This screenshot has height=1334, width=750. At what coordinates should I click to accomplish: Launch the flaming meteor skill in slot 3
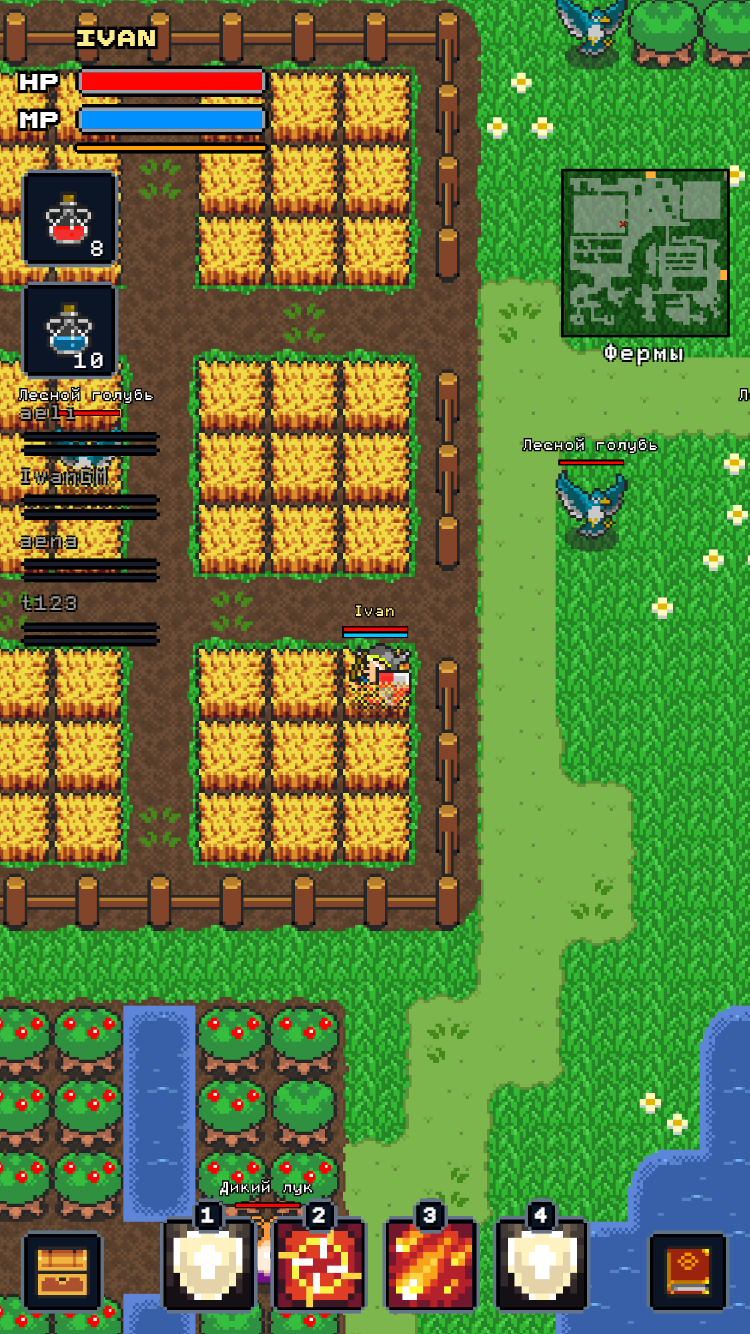click(x=431, y=1265)
